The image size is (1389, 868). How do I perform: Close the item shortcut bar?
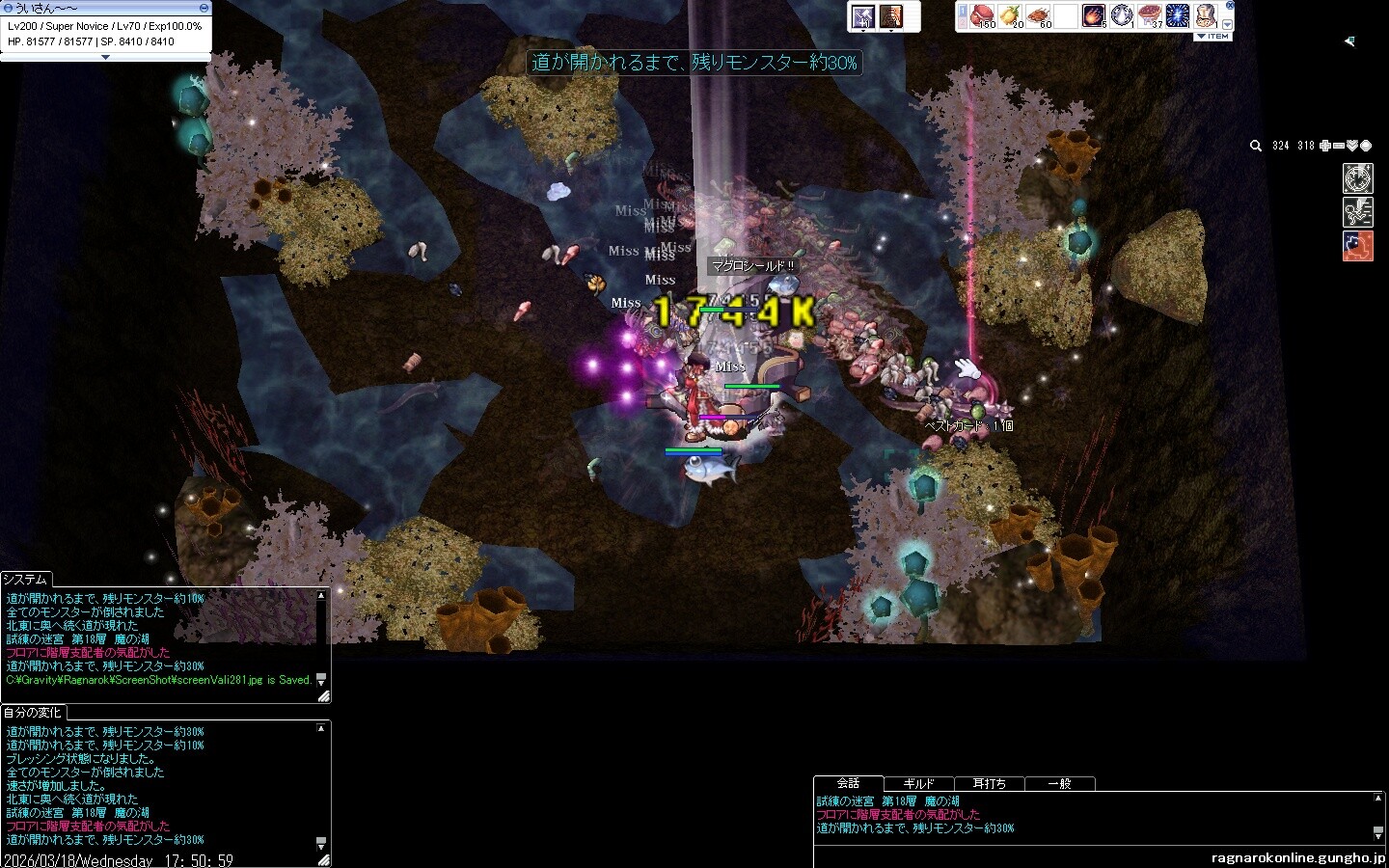[1230, 5]
